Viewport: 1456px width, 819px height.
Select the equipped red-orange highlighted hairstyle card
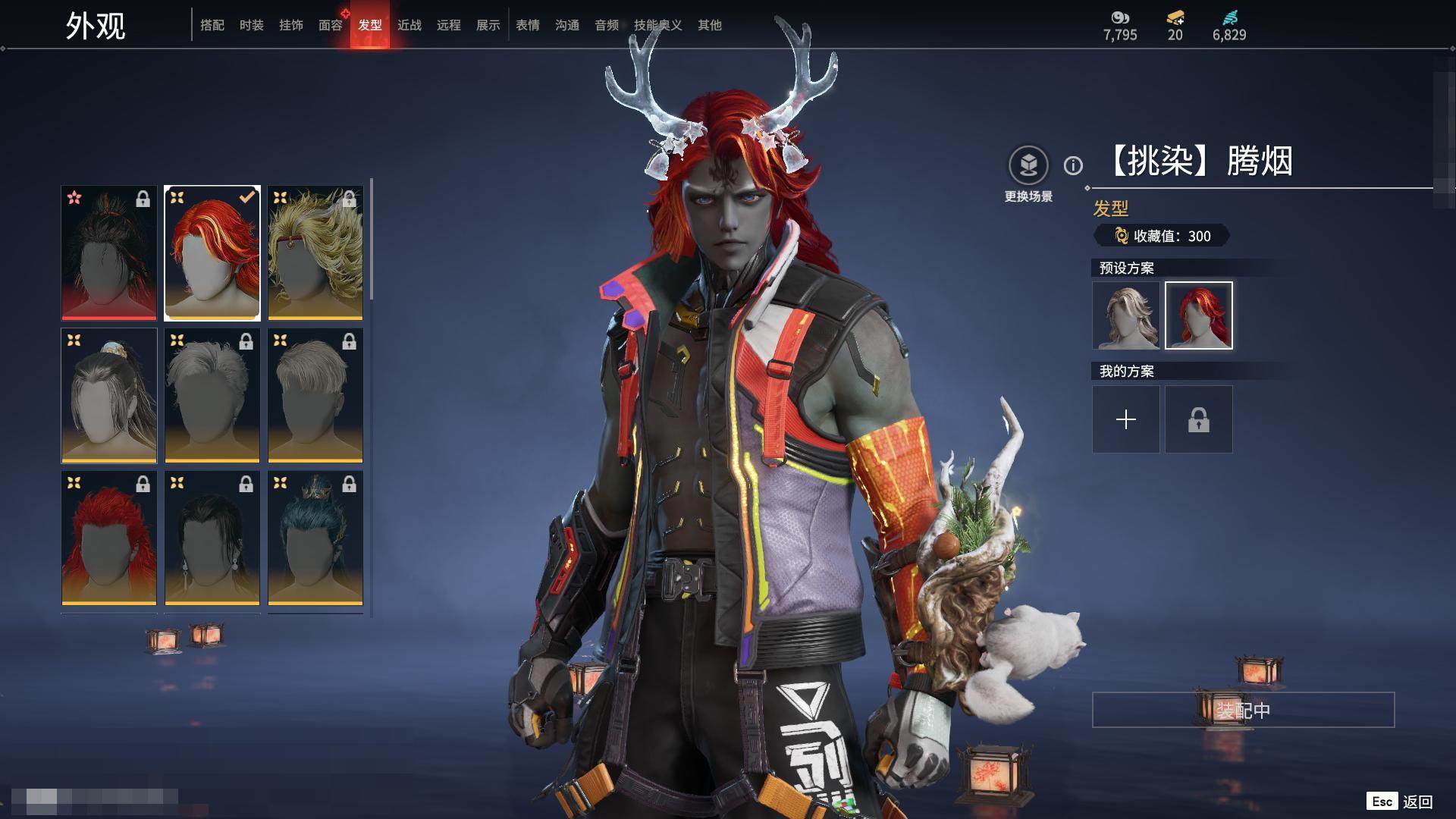coord(212,253)
